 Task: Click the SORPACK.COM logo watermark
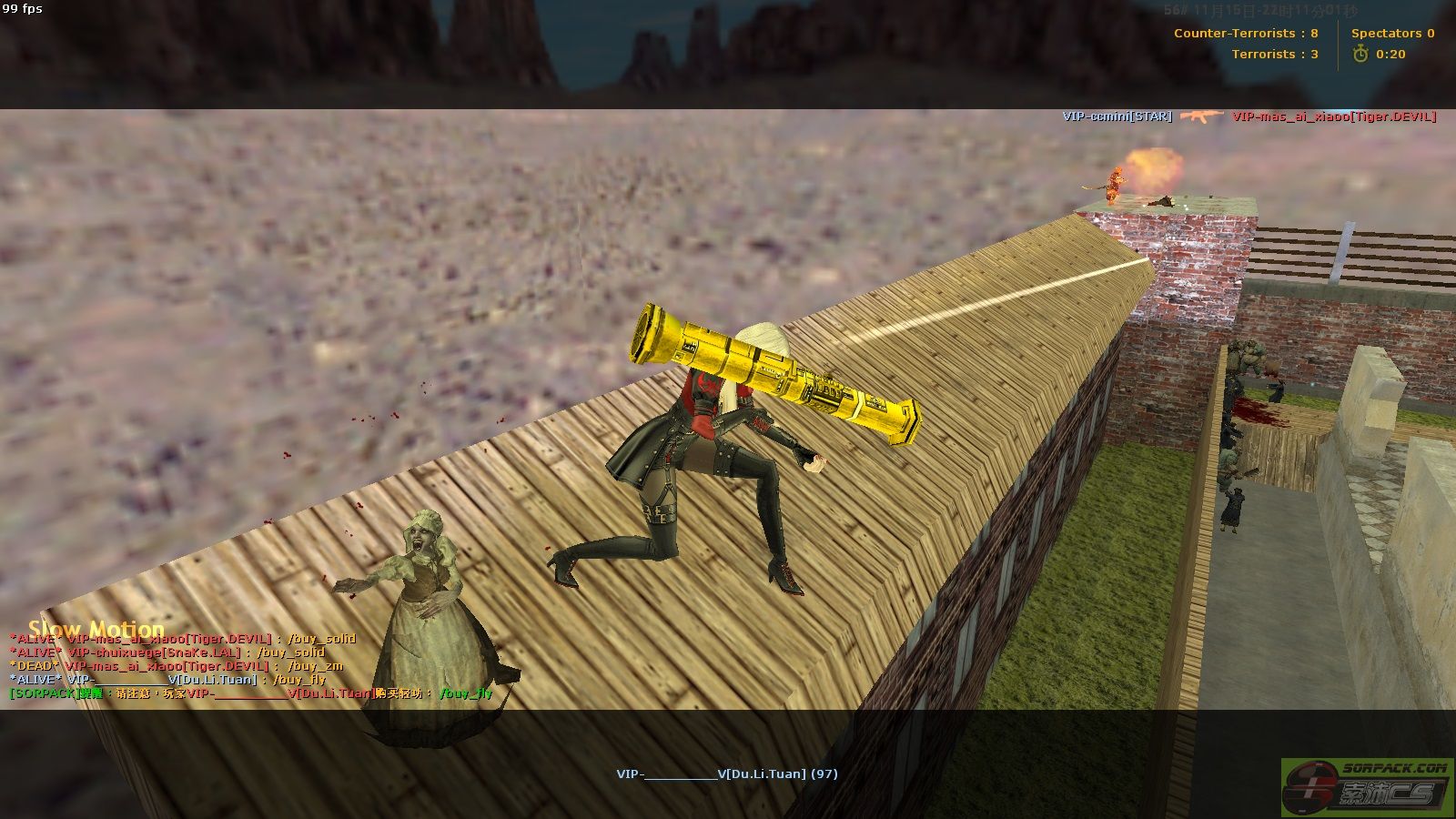[x=1367, y=786]
